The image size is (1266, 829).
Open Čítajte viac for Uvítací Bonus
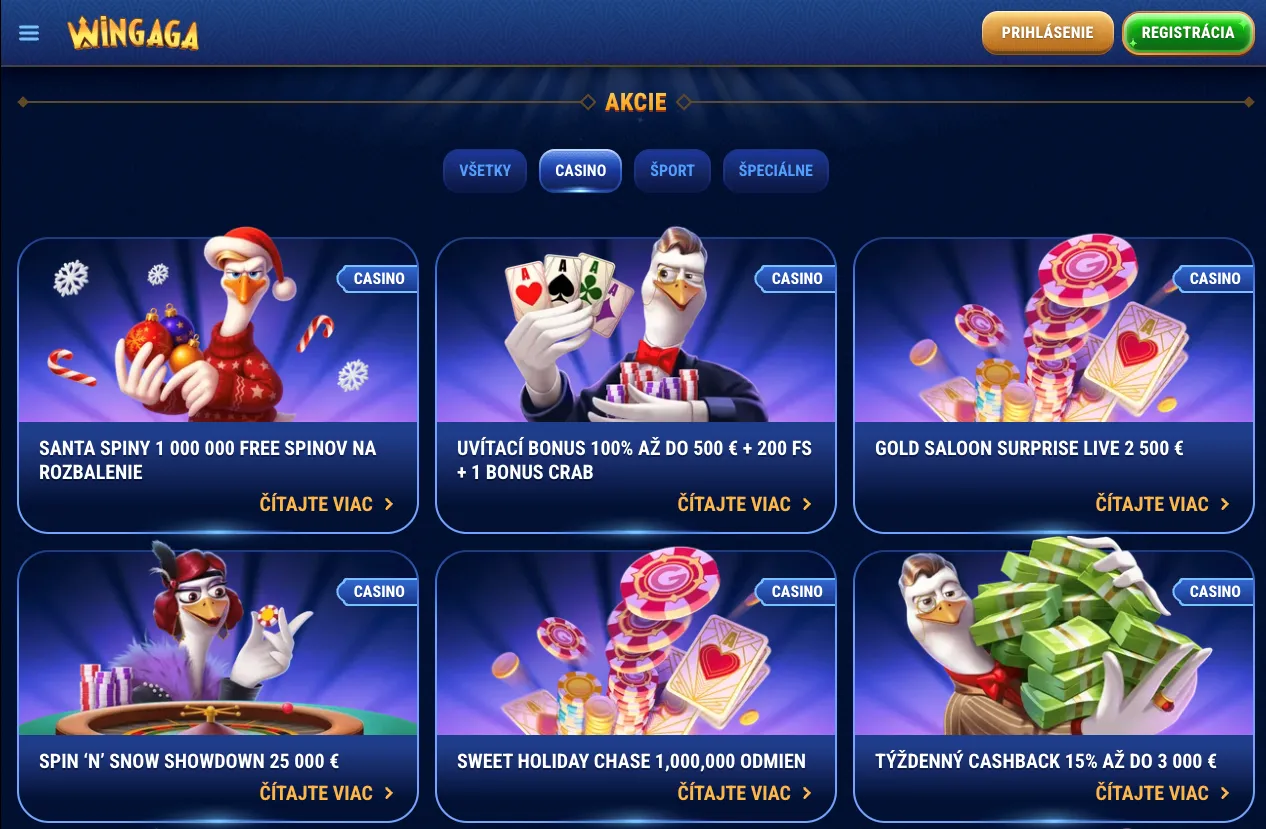tap(744, 504)
